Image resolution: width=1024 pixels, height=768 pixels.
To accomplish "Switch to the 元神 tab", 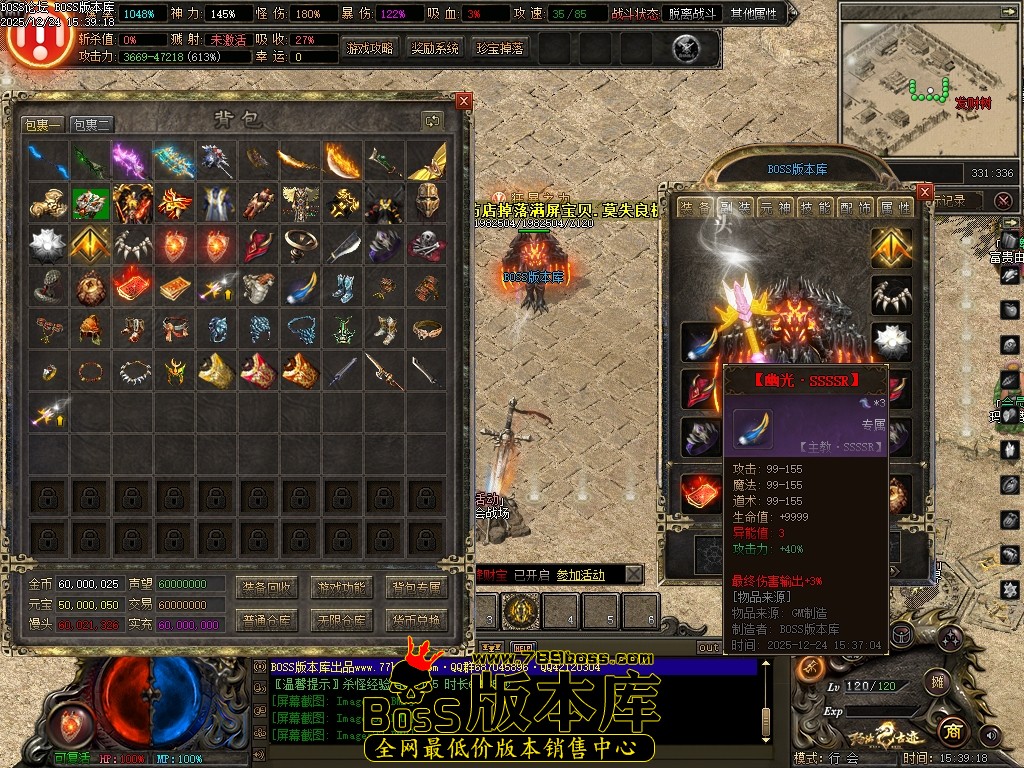I will point(774,208).
